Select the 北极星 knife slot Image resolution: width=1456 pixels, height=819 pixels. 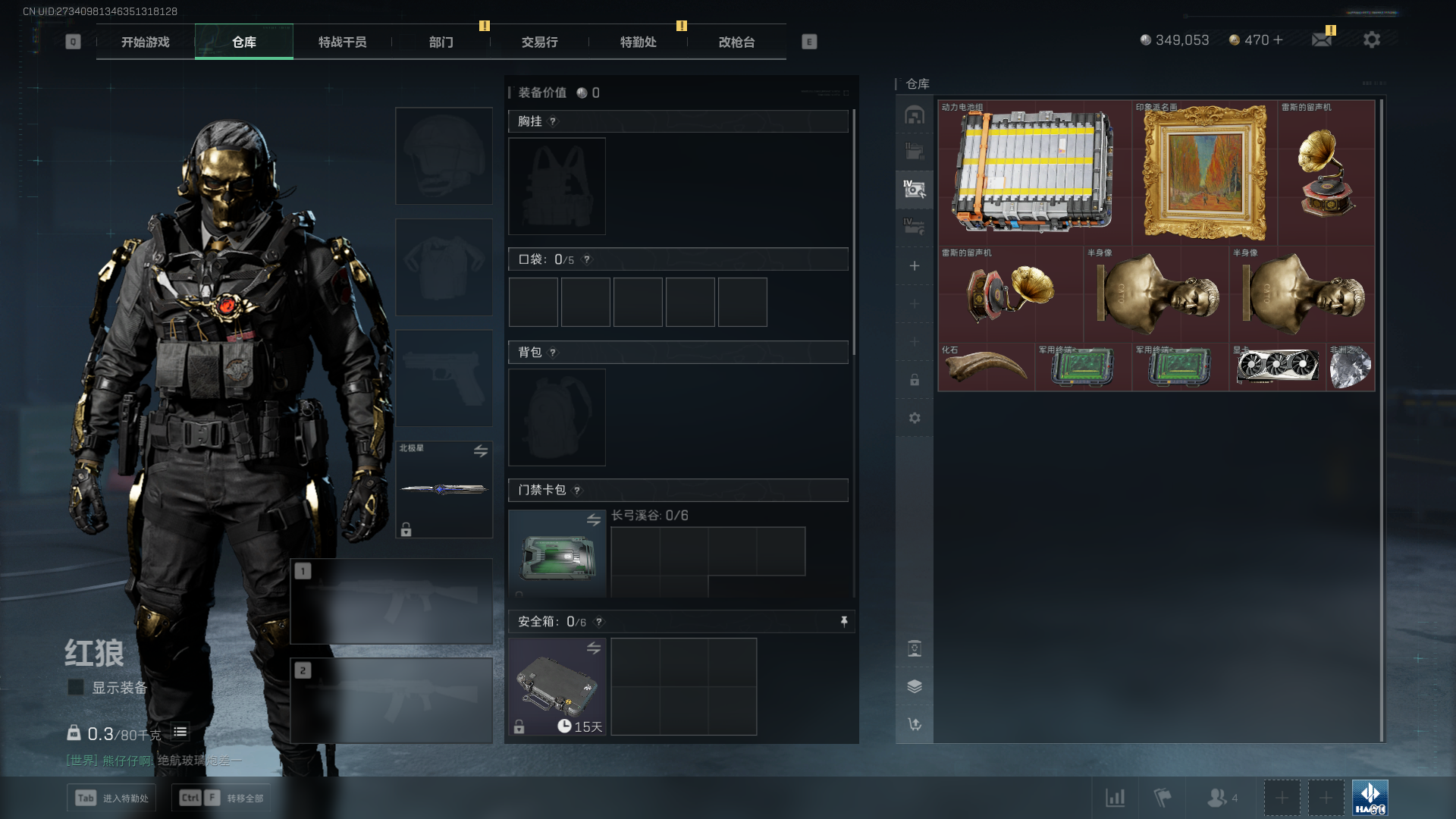coord(444,489)
